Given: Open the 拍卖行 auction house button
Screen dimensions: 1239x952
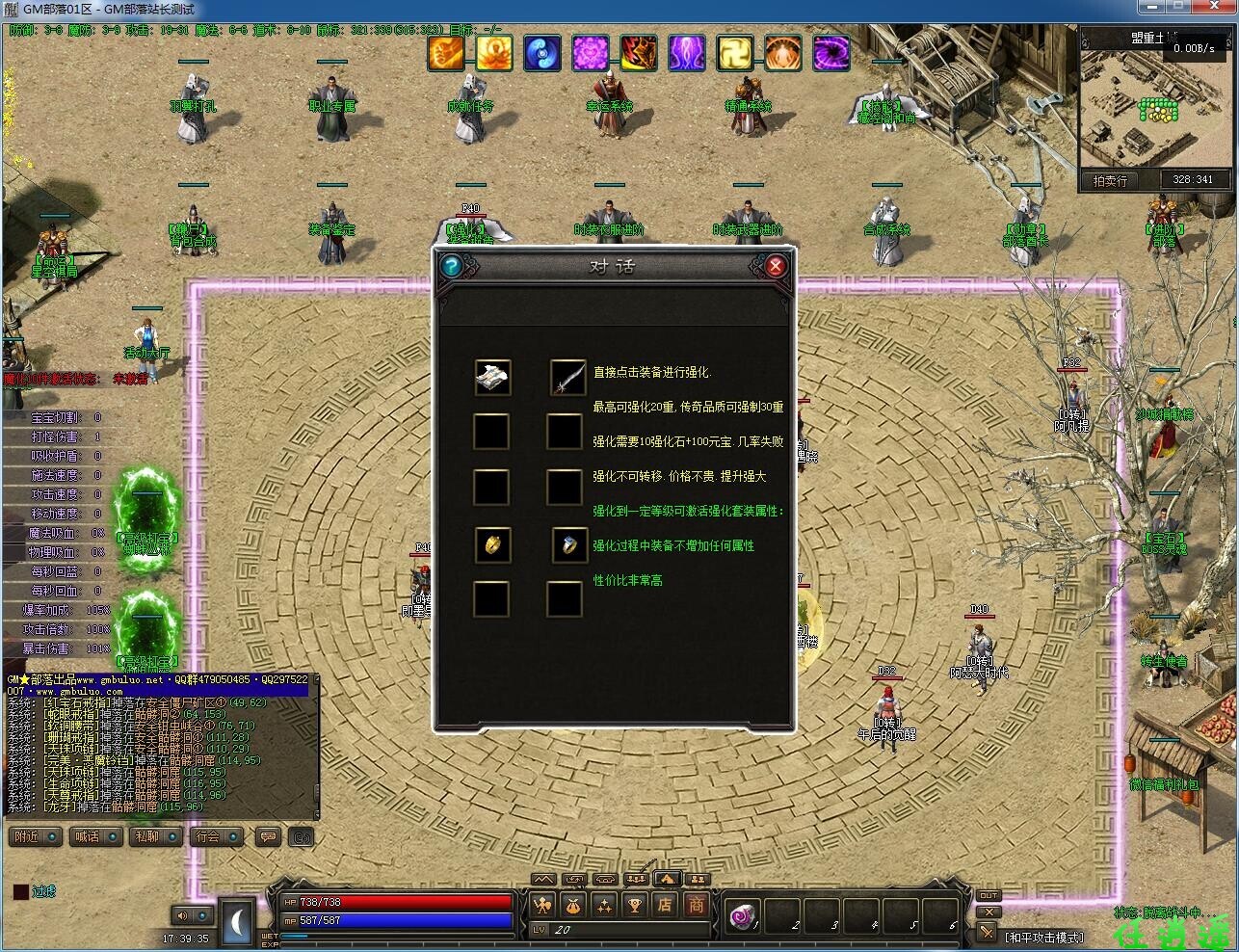Looking at the screenshot, I should point(1110,180).
